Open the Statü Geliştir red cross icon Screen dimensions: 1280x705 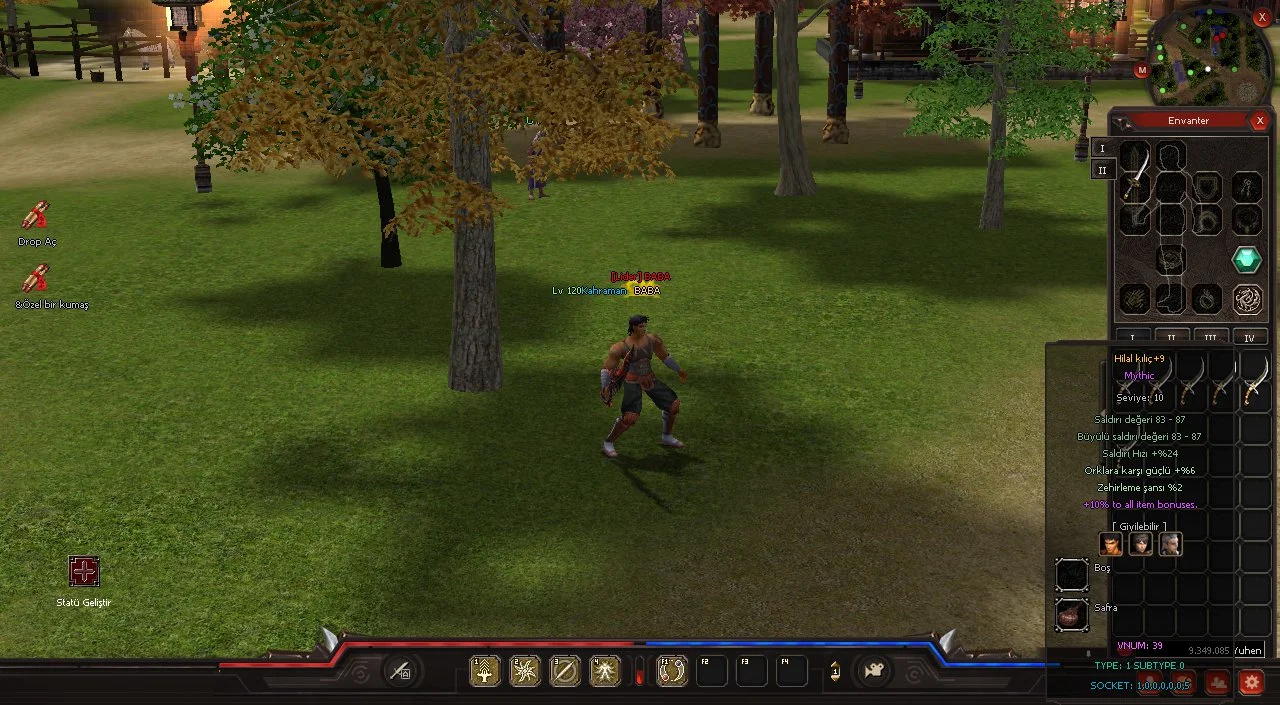[x=84, y=572]
